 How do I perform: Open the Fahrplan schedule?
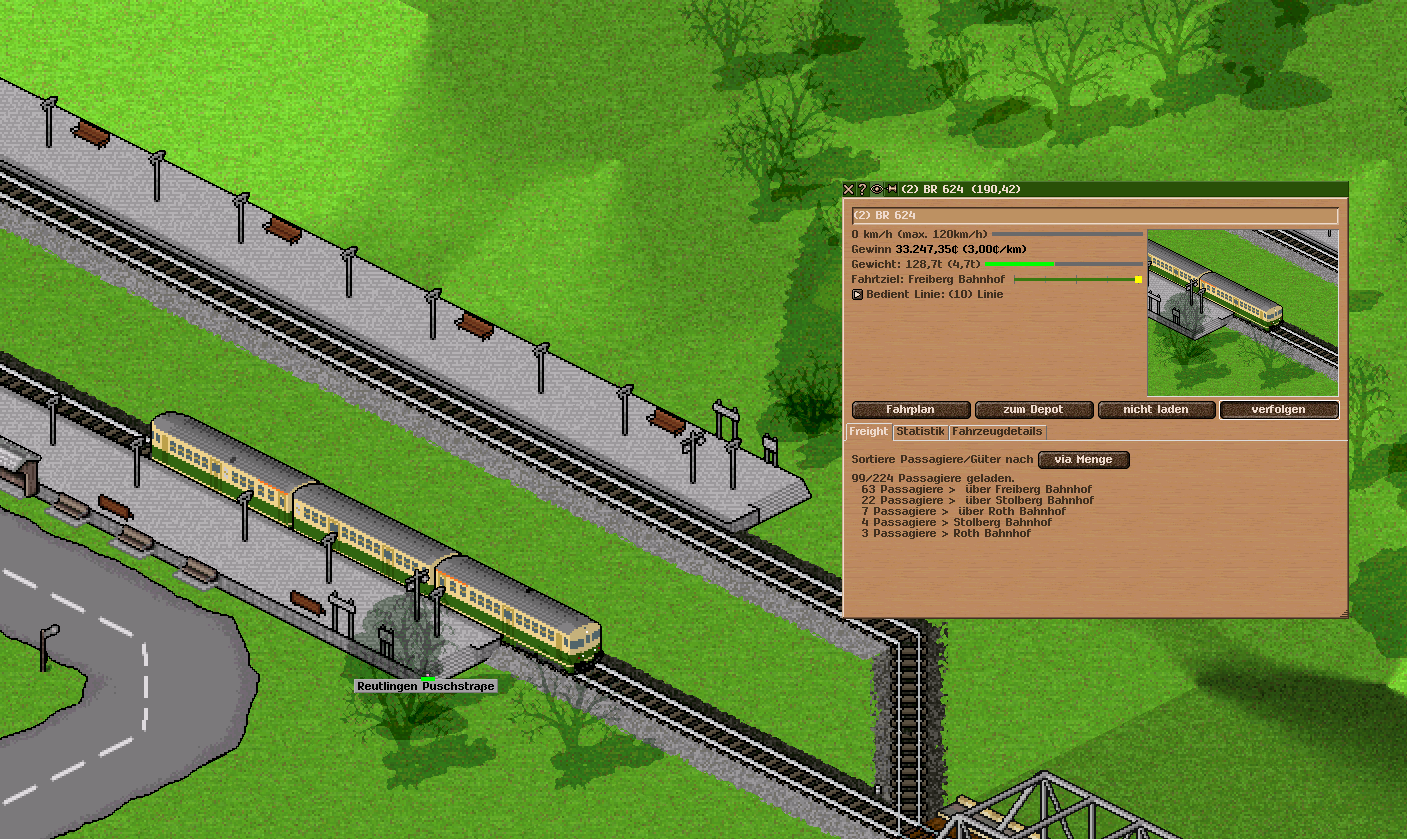click(x=911, y=410)
